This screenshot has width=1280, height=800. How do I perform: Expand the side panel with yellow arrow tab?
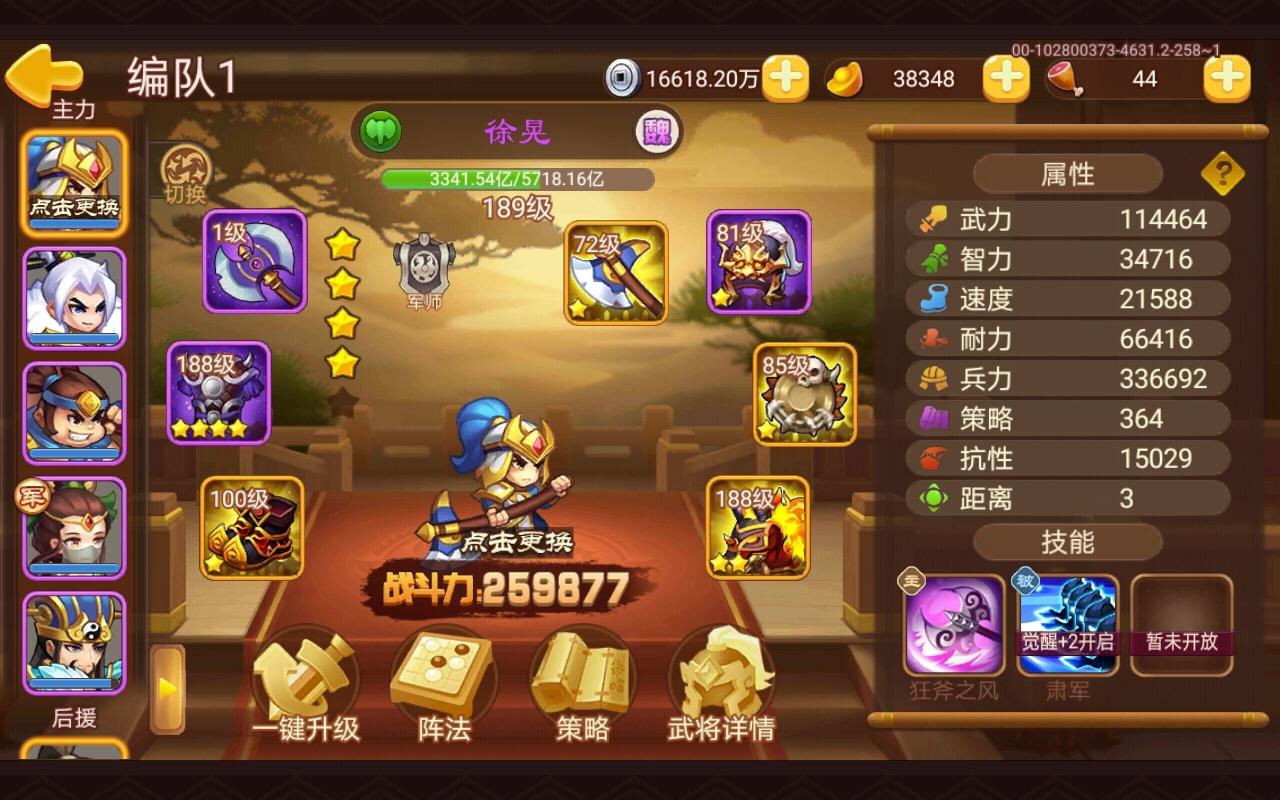pyautogui.click(x=165, y=688)
